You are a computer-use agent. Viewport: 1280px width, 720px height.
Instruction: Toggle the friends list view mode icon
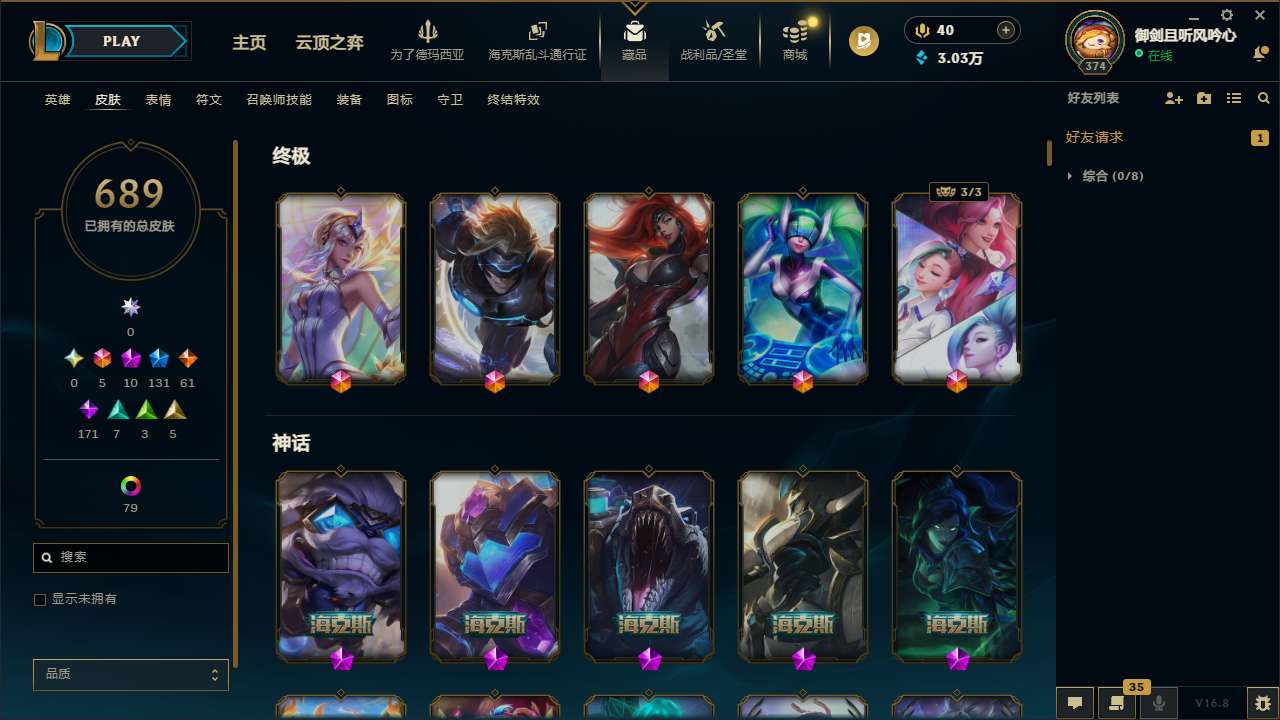[x=1234, y=98]
